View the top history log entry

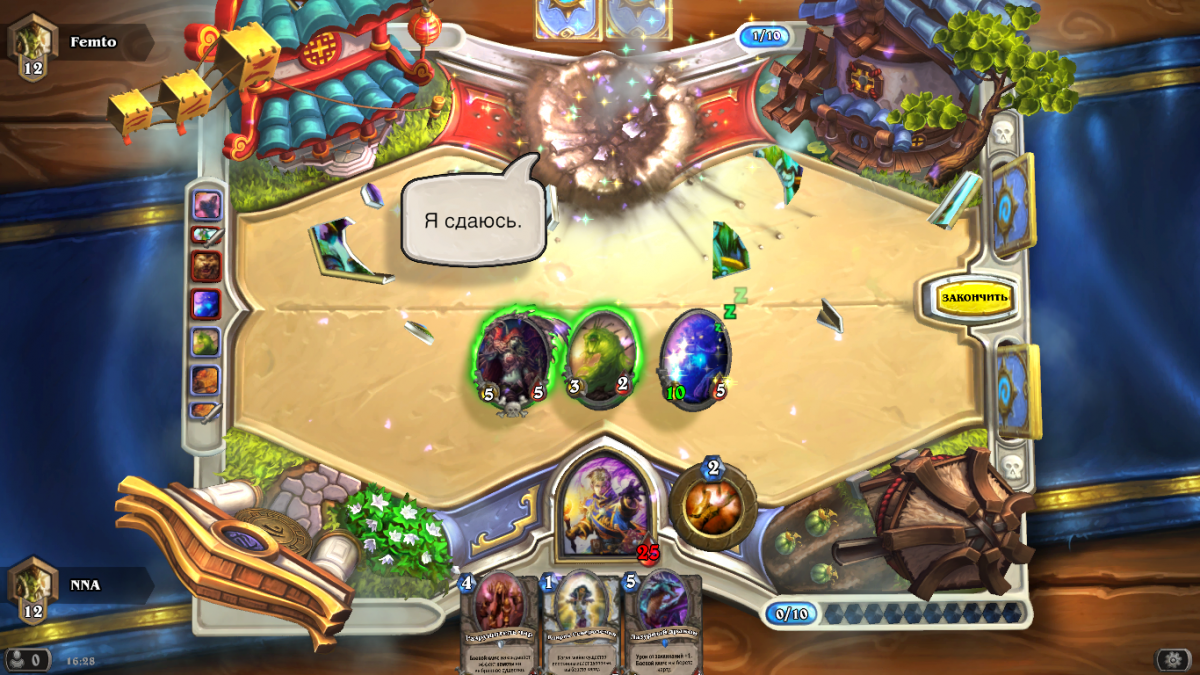[206, 204]
